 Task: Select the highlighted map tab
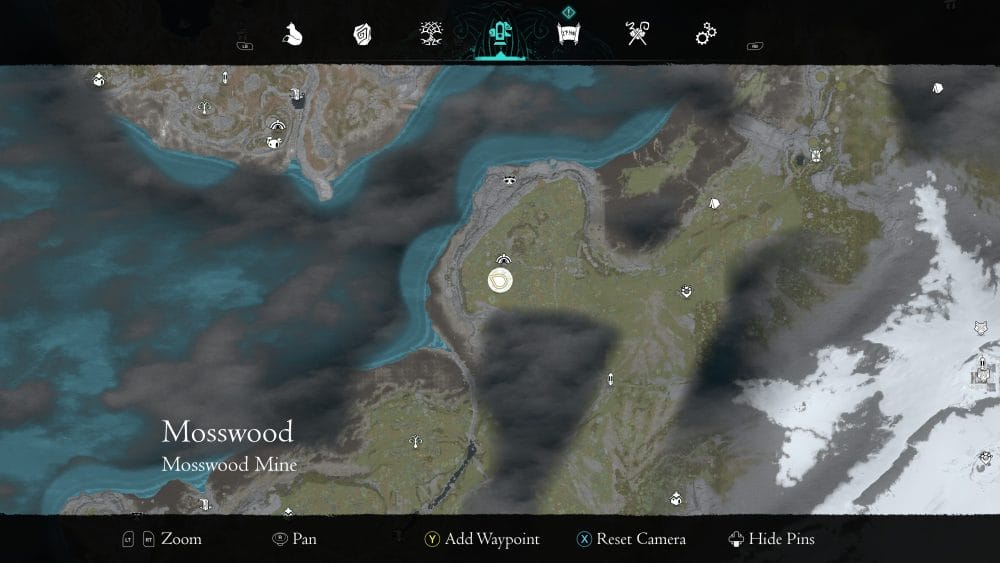(499, 36)
